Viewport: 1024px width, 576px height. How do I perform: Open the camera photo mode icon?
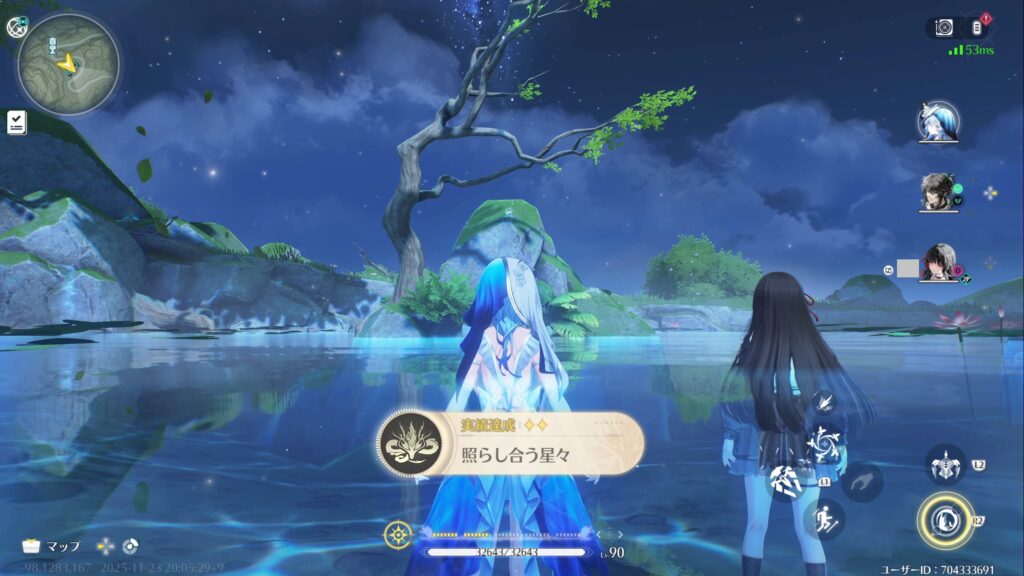coord(944,28)
